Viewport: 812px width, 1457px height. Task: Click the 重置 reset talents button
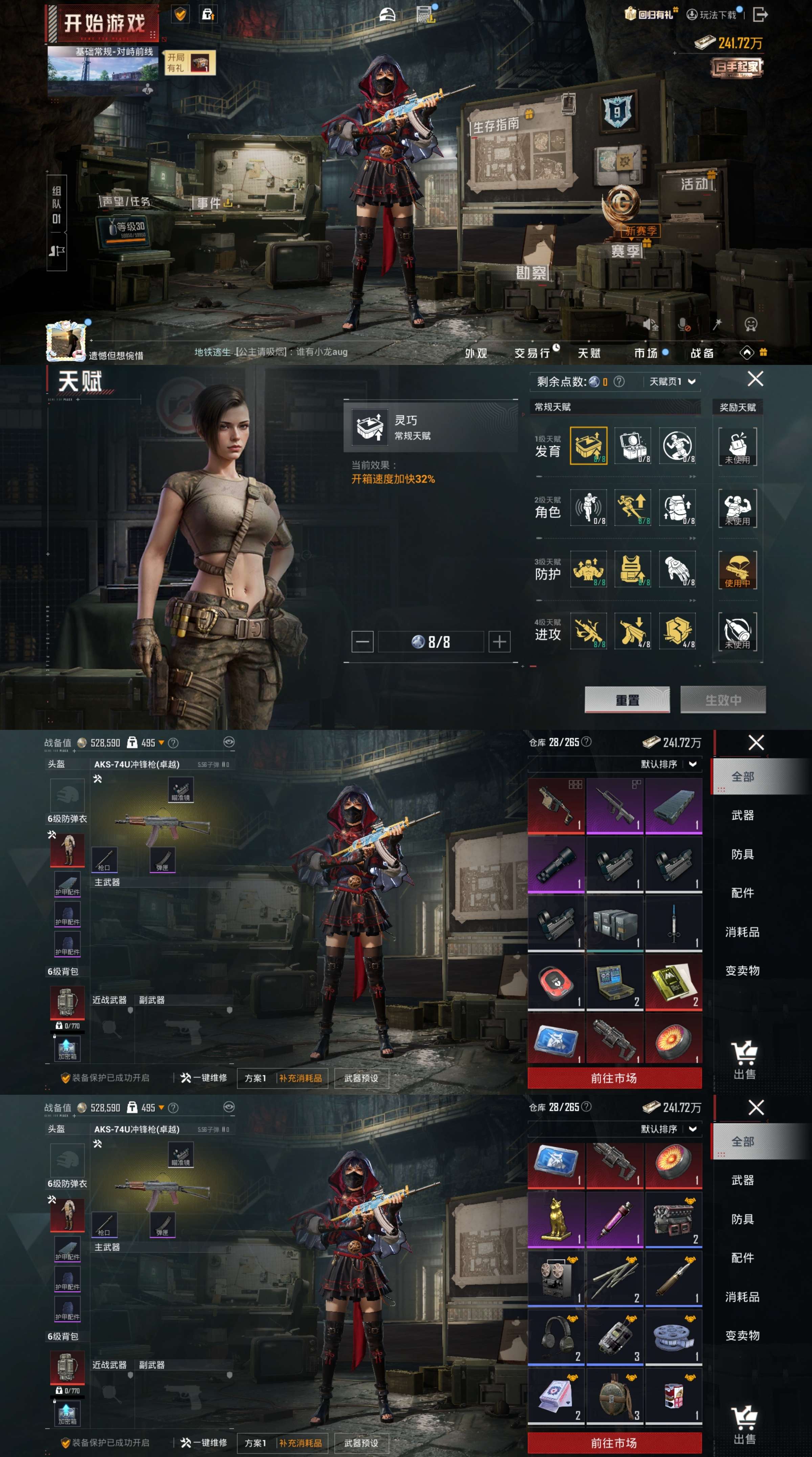627,700
